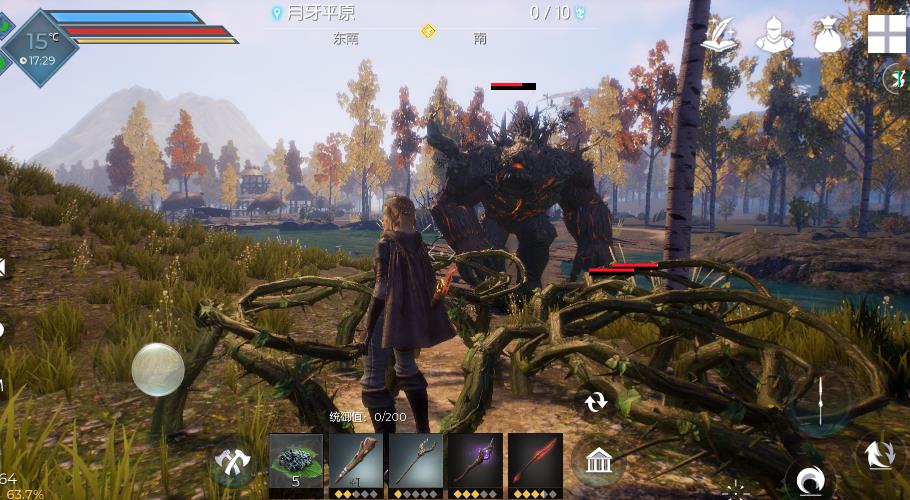Tap the circular arrows swap button
This screenshot has width=910, height=500.
596,402
